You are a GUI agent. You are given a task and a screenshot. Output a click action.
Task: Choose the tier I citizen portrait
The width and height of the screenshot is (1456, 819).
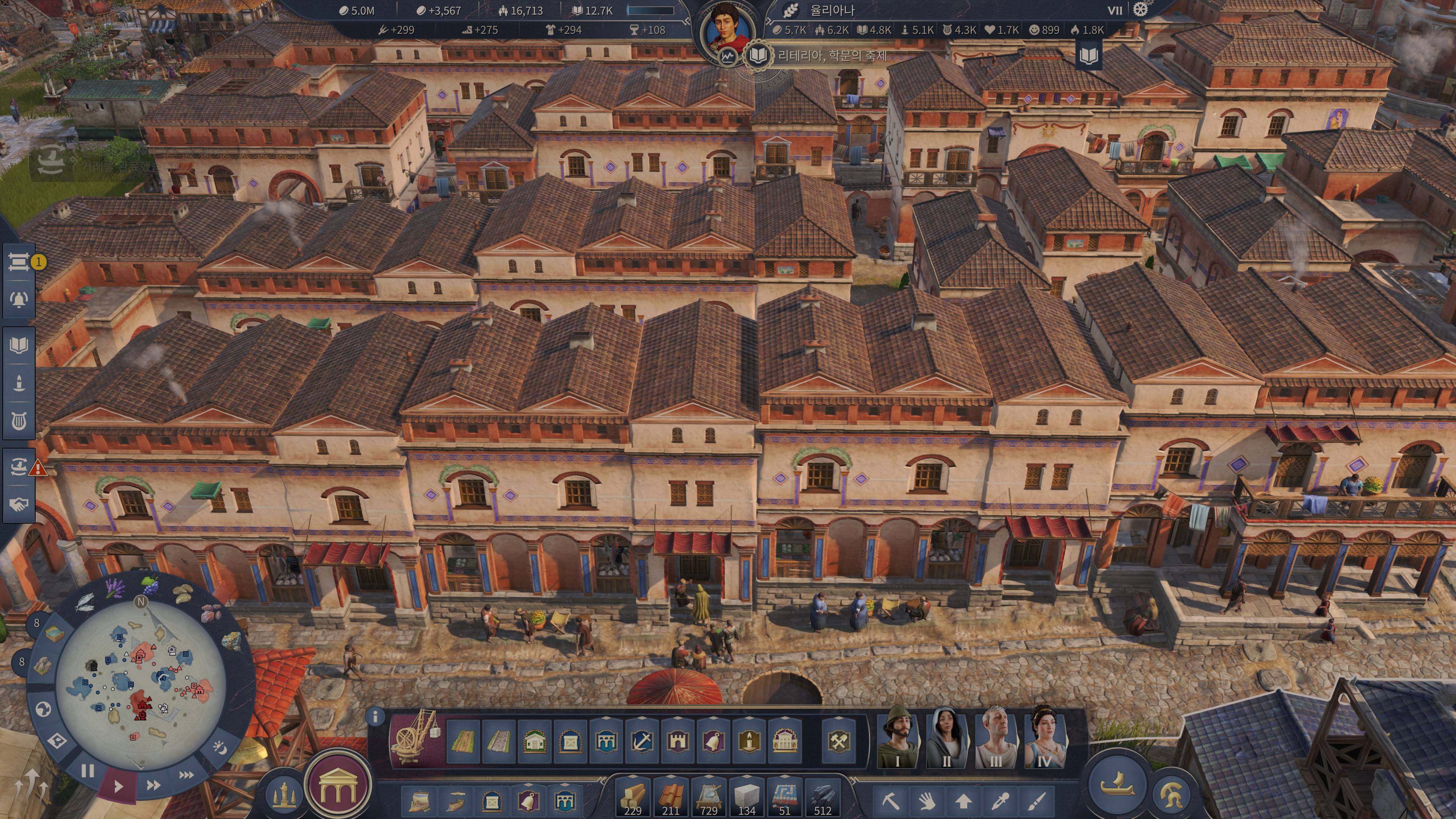[897, 737]
